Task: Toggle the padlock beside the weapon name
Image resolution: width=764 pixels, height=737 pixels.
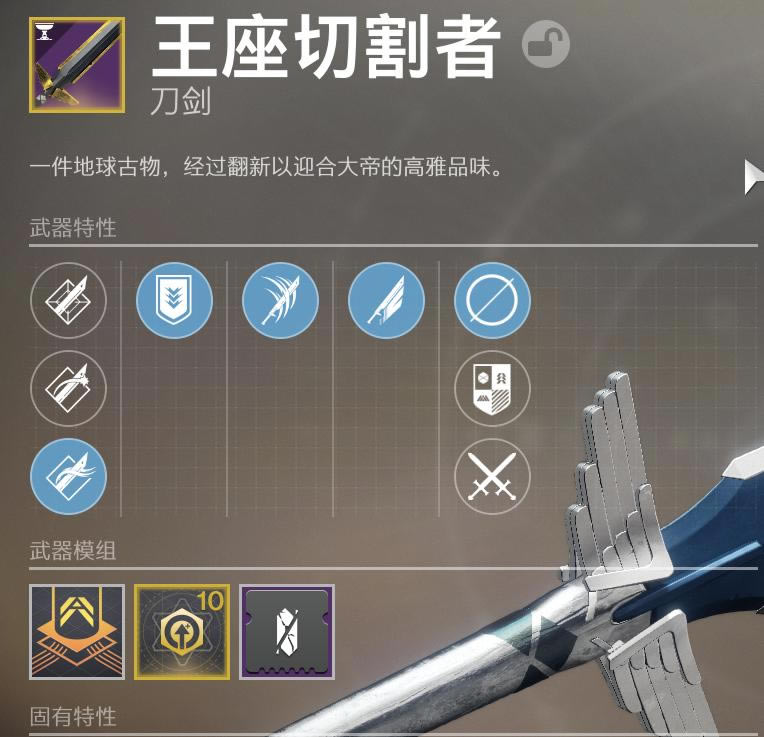Action: tap(545, 45)
